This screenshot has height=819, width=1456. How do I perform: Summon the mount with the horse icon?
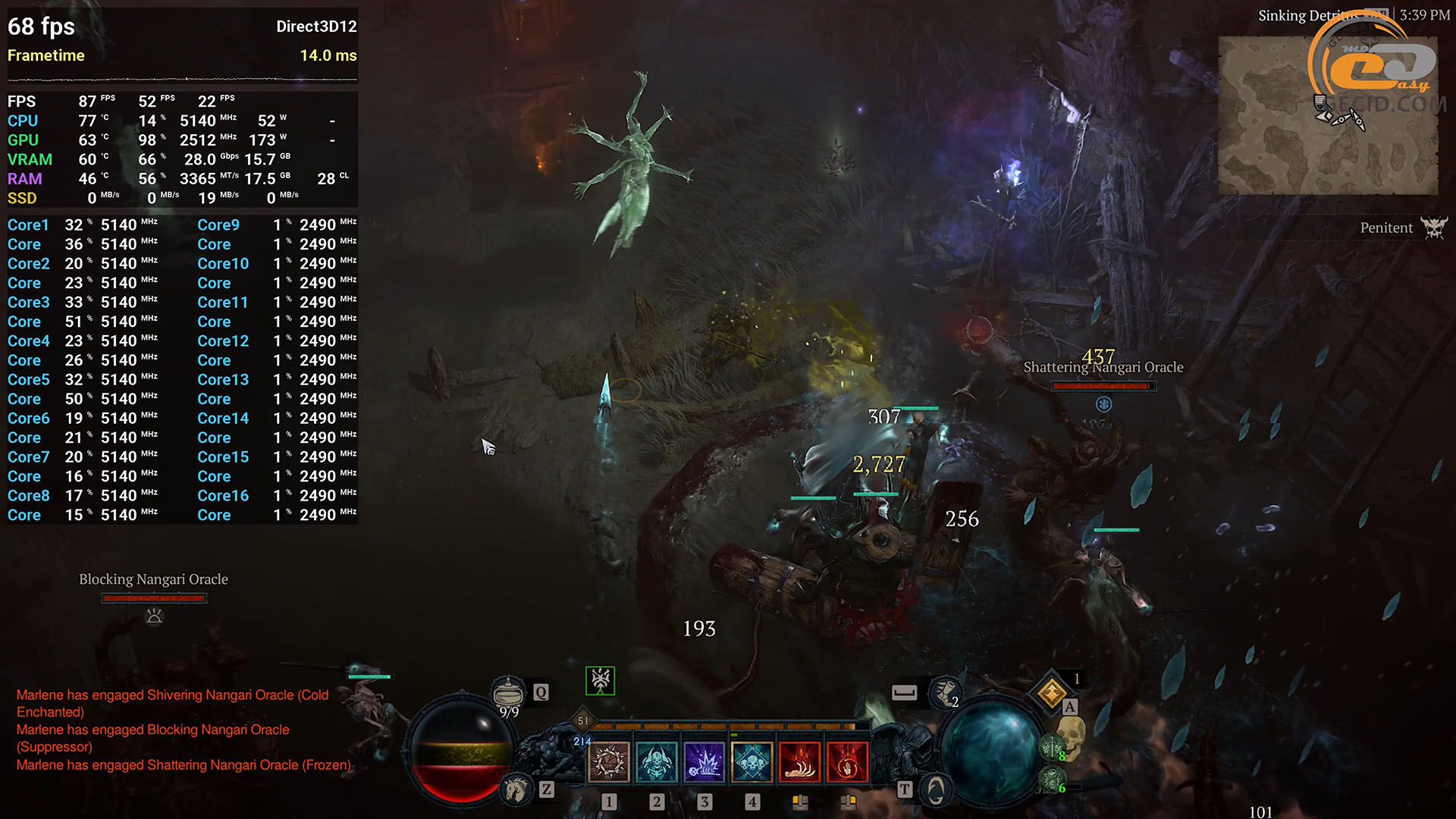[516, 789]
